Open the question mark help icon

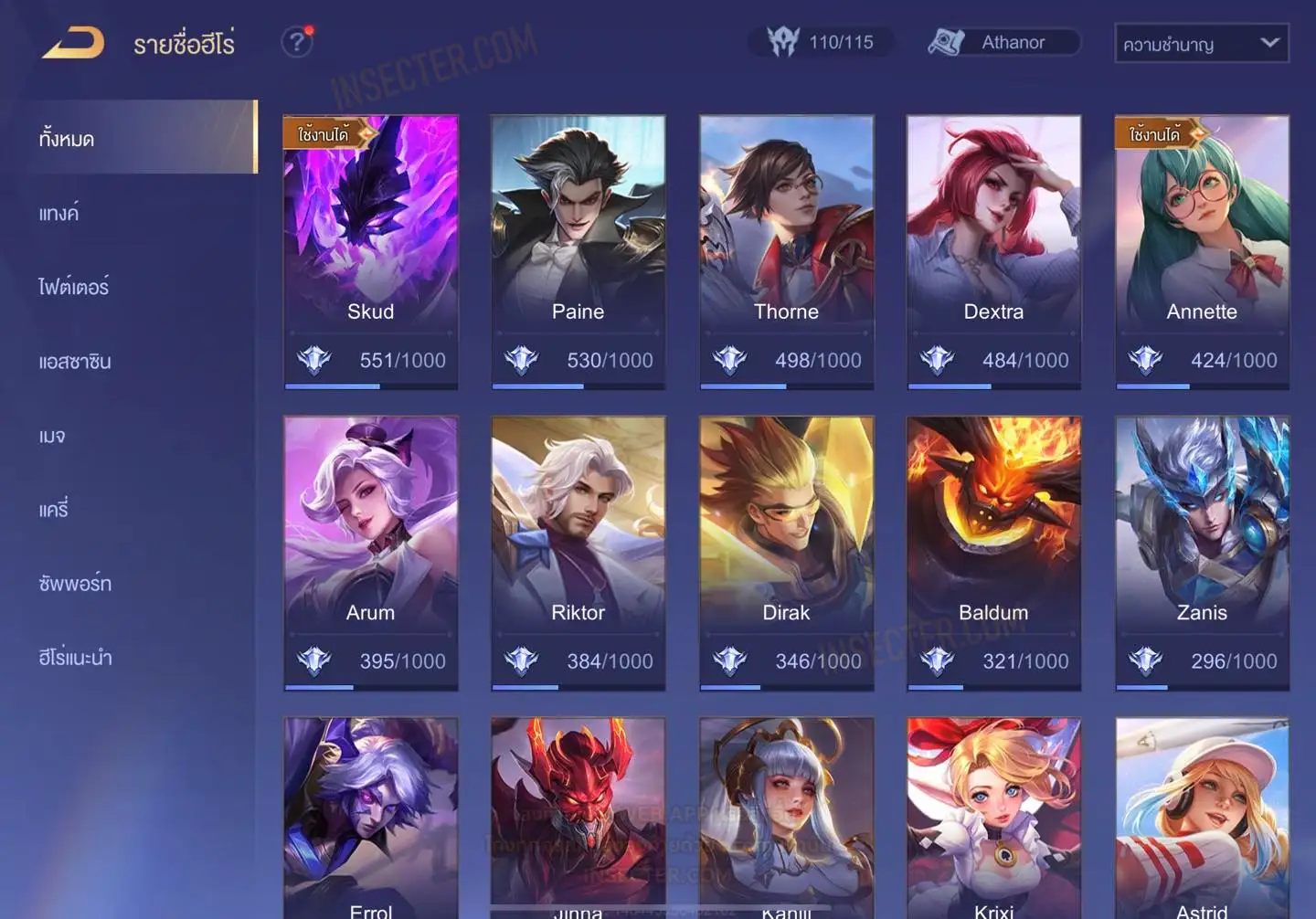point(297,42)
